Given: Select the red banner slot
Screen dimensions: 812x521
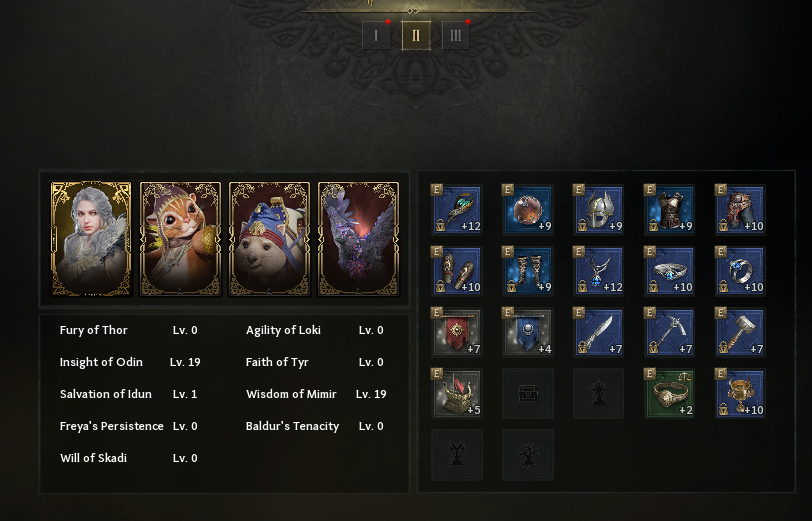Looking at the screenshot, I should [457, 333].
